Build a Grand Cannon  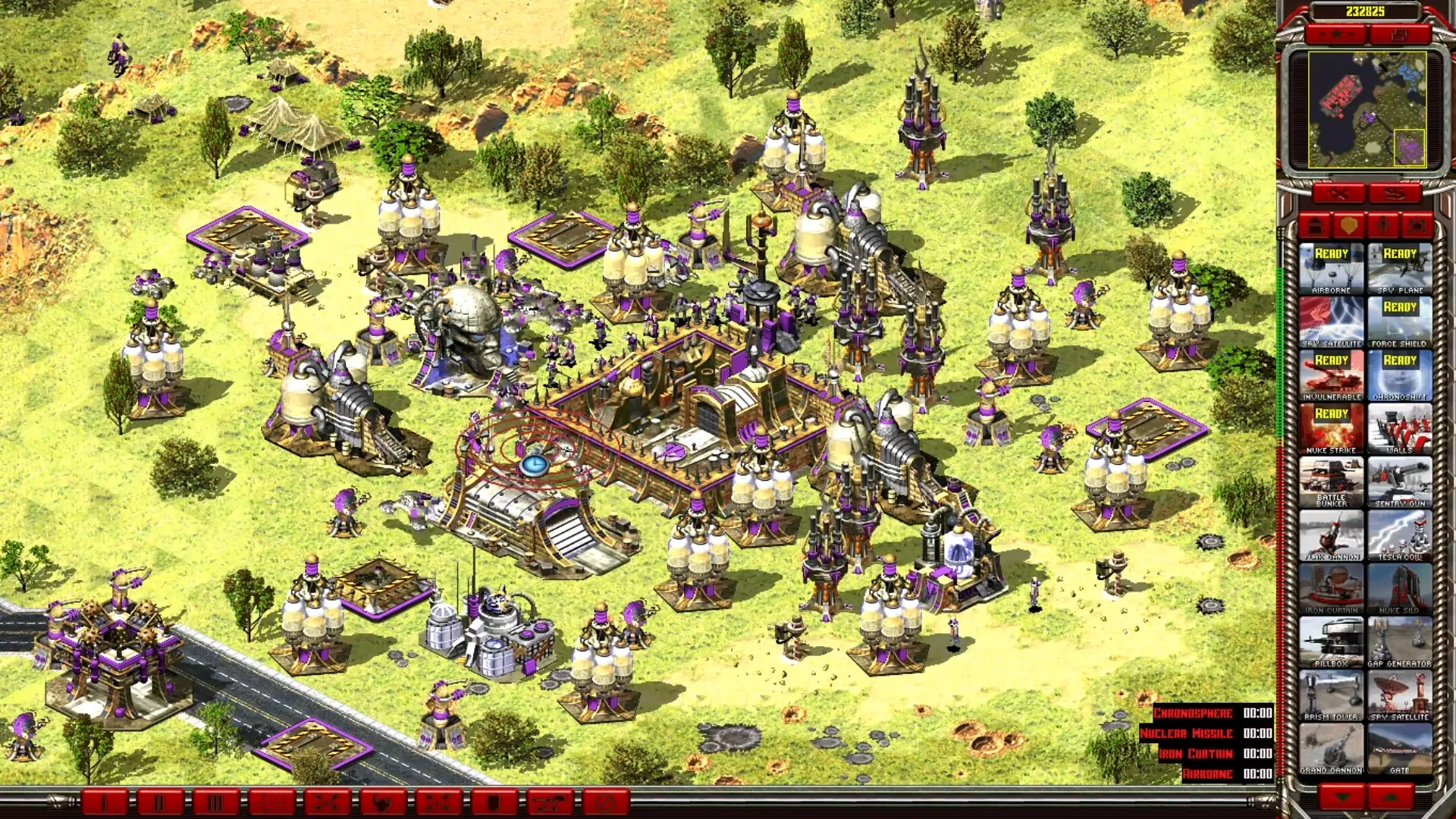pos(1331,748)
